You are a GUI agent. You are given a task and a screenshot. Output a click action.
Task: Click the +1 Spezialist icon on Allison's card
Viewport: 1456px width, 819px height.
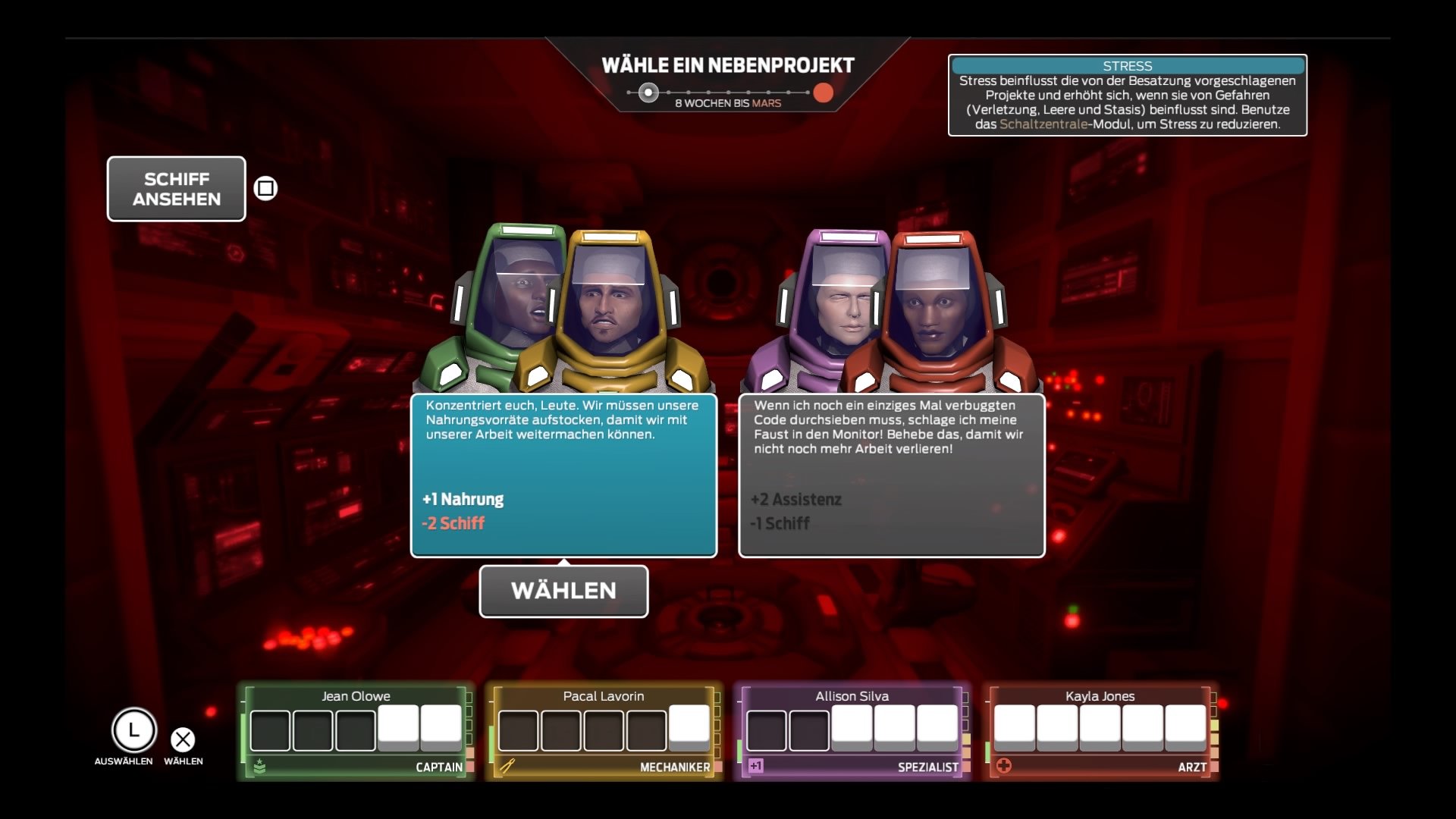pyautogui.click(x=755, y=767)
